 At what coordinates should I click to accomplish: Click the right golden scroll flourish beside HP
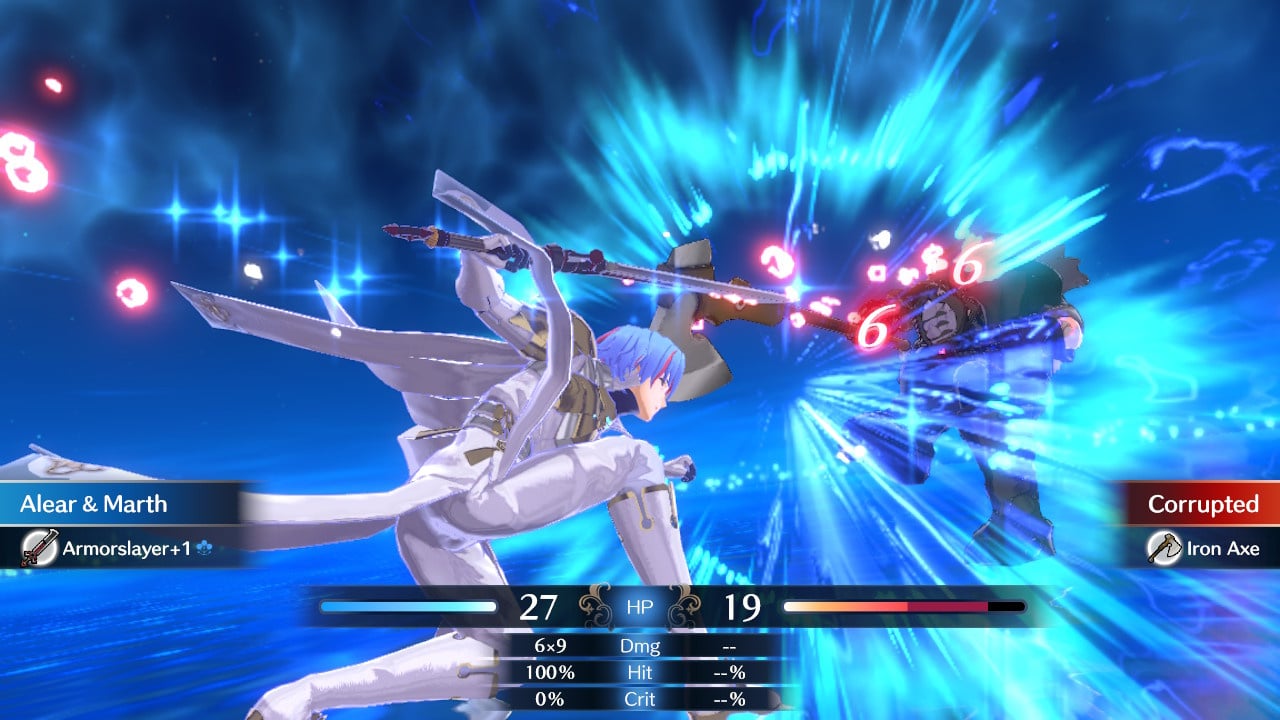[x=687, y=607]
